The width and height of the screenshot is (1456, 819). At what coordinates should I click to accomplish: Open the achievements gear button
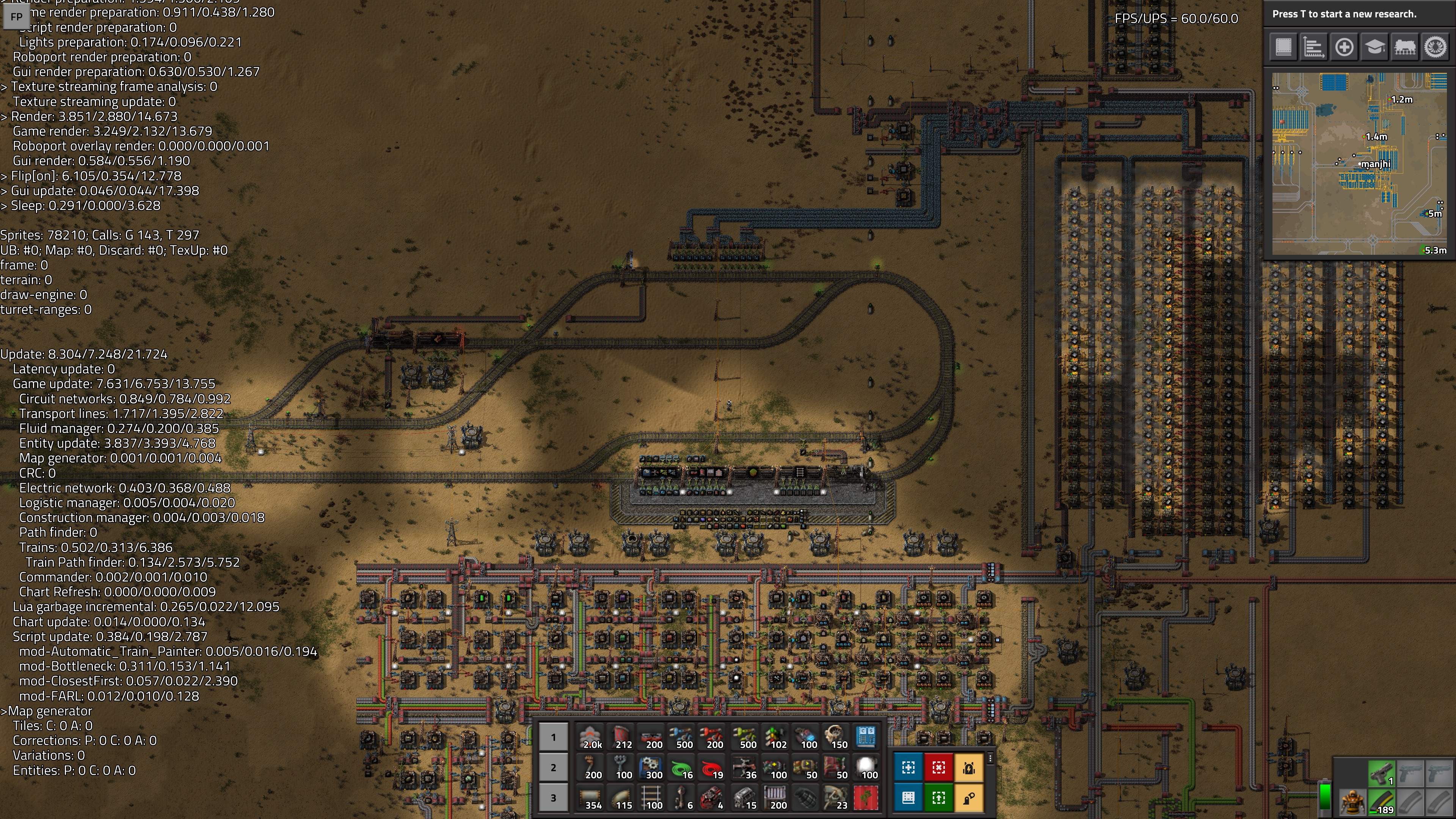coord(1435,47)
